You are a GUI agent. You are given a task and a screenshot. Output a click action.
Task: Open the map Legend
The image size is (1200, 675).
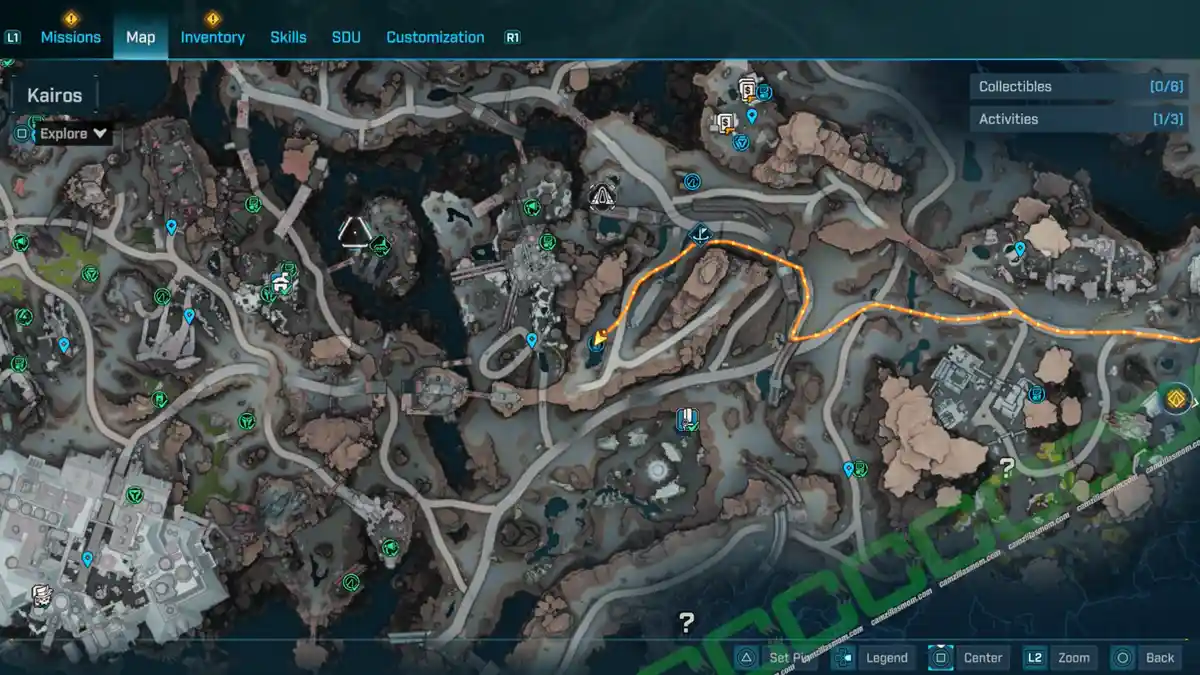[x=875, y=657]
